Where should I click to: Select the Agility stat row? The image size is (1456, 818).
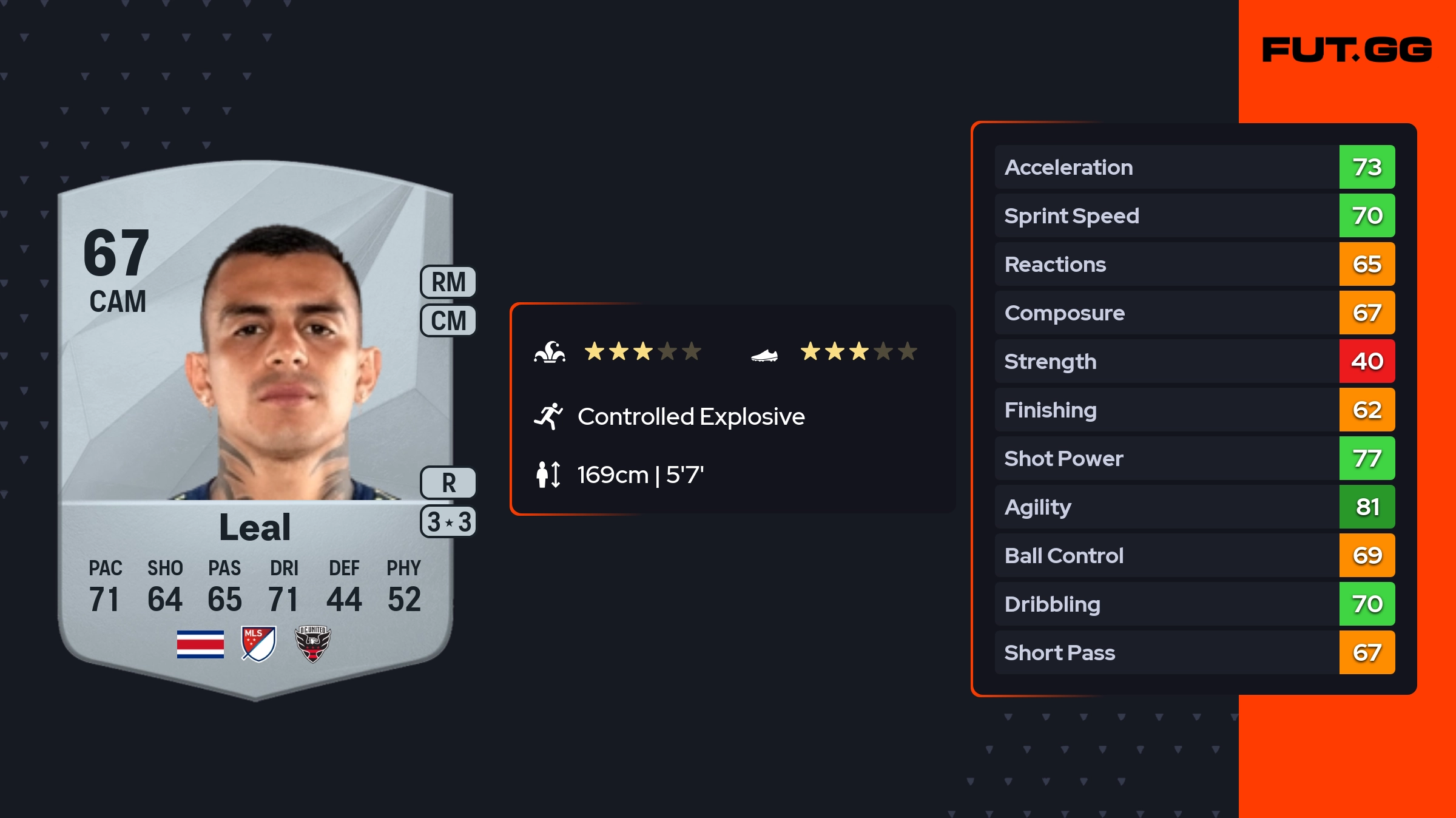(x=1194, y=507)
